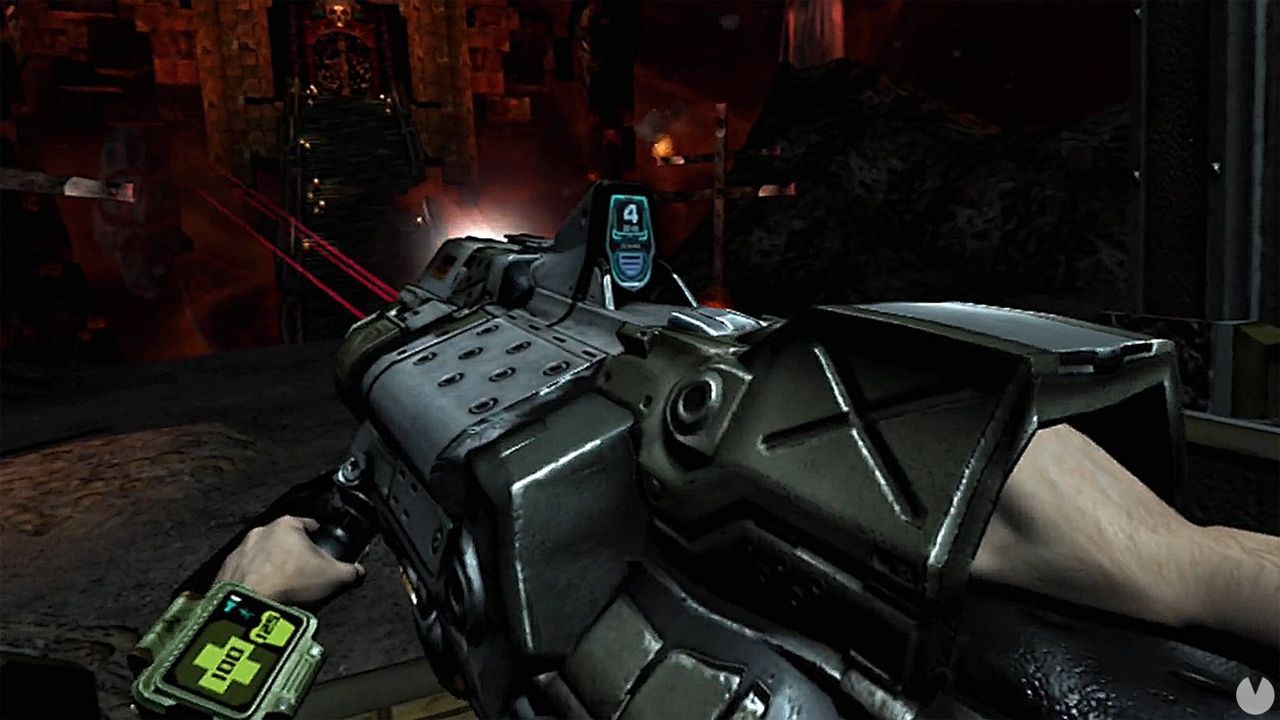
Task: Select the shell icon beside the ammo count
Action: 632,226
